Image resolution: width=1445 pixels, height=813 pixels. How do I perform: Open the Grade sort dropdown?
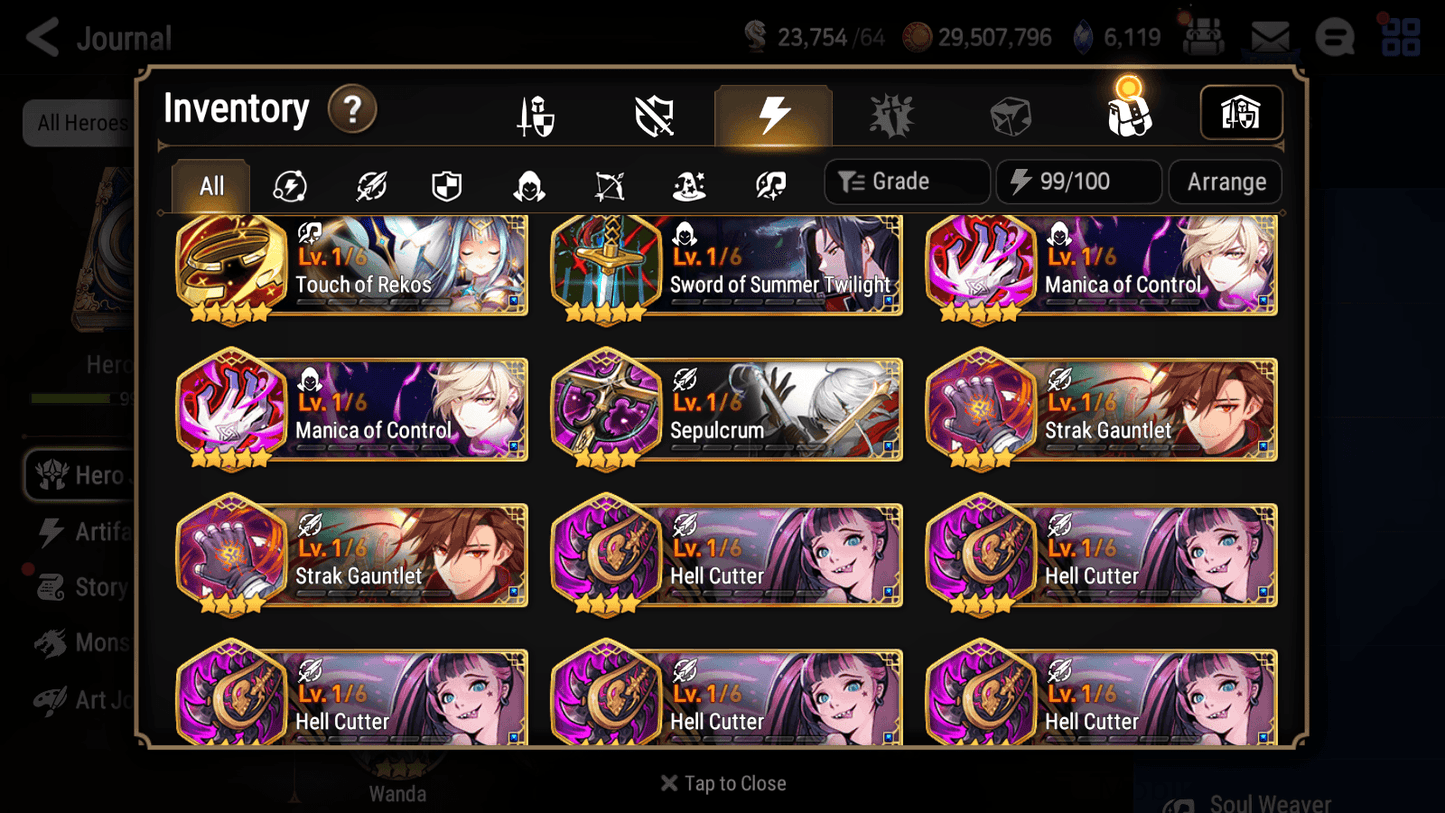[906, 181]
